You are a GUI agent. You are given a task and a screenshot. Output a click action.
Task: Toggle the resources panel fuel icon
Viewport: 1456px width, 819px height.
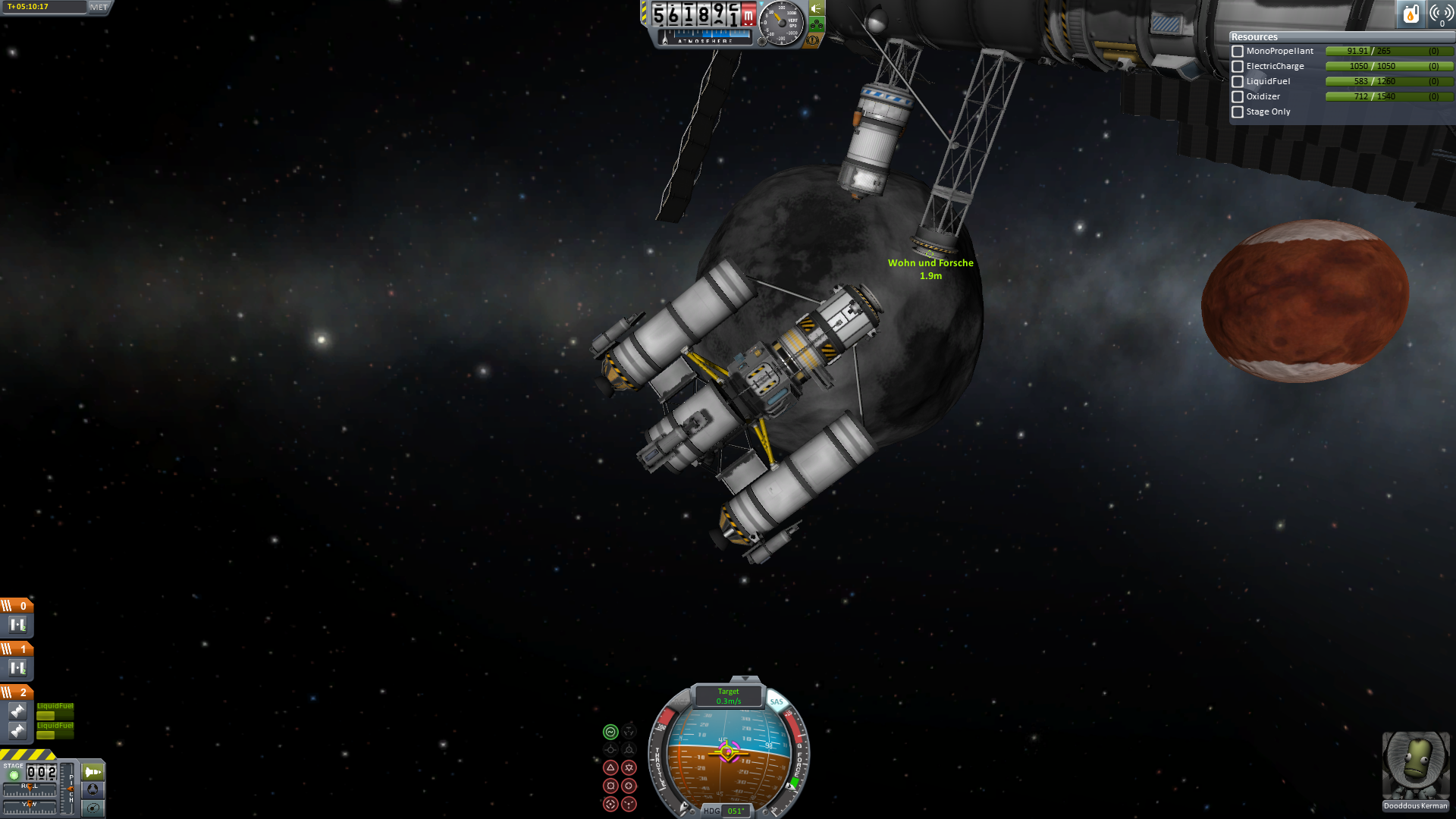coord(1410,14)
